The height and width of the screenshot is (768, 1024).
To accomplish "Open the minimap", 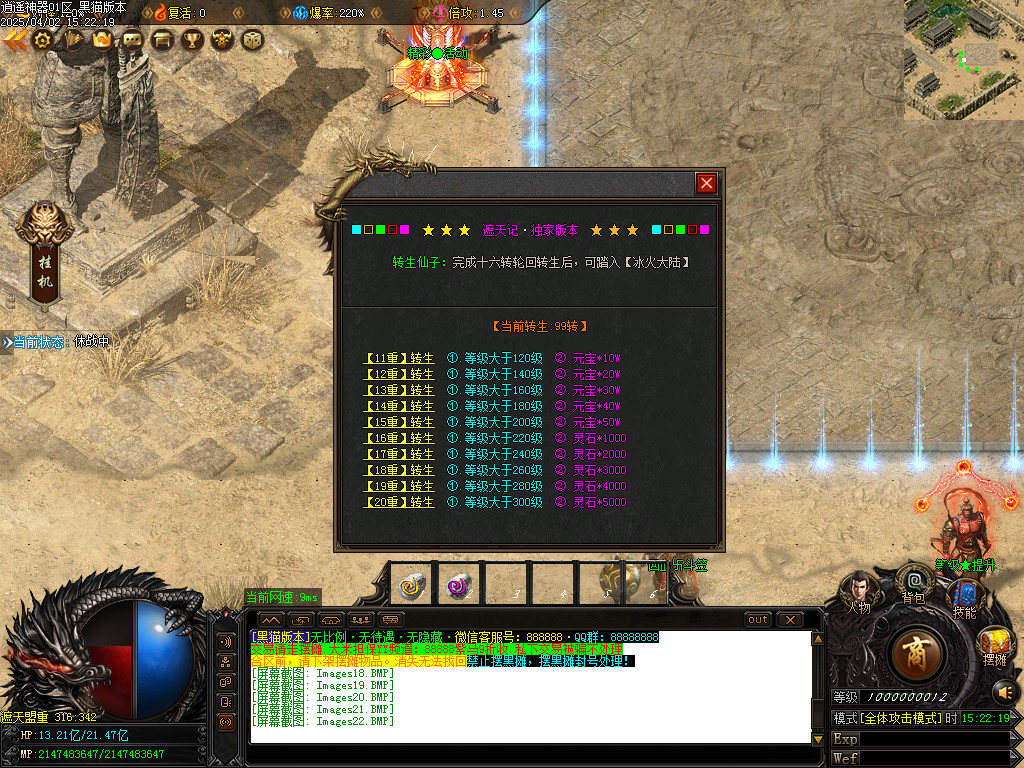I will [963, 60].
